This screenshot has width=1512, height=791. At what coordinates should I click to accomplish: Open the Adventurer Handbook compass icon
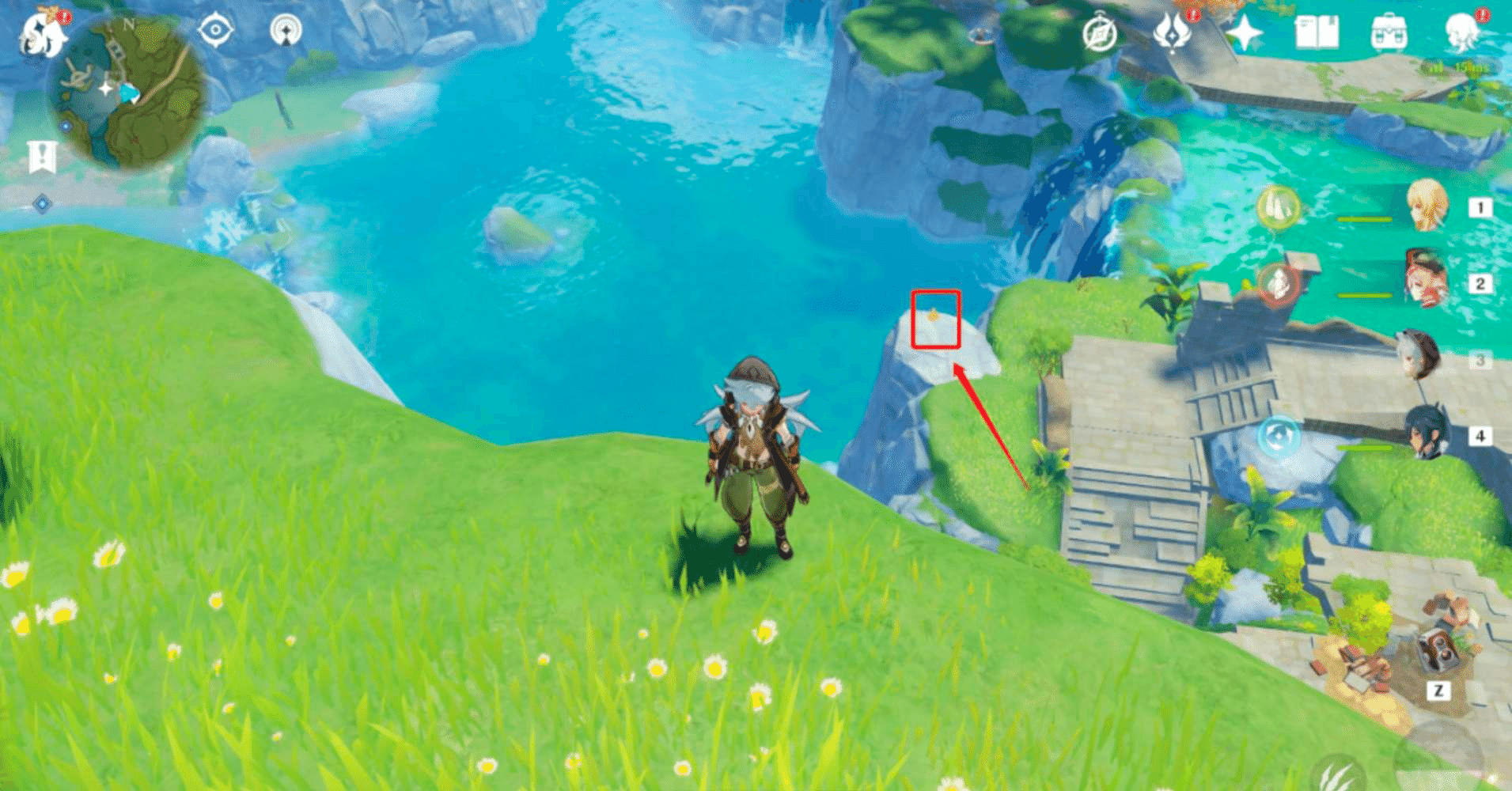tap(1098, 32)
